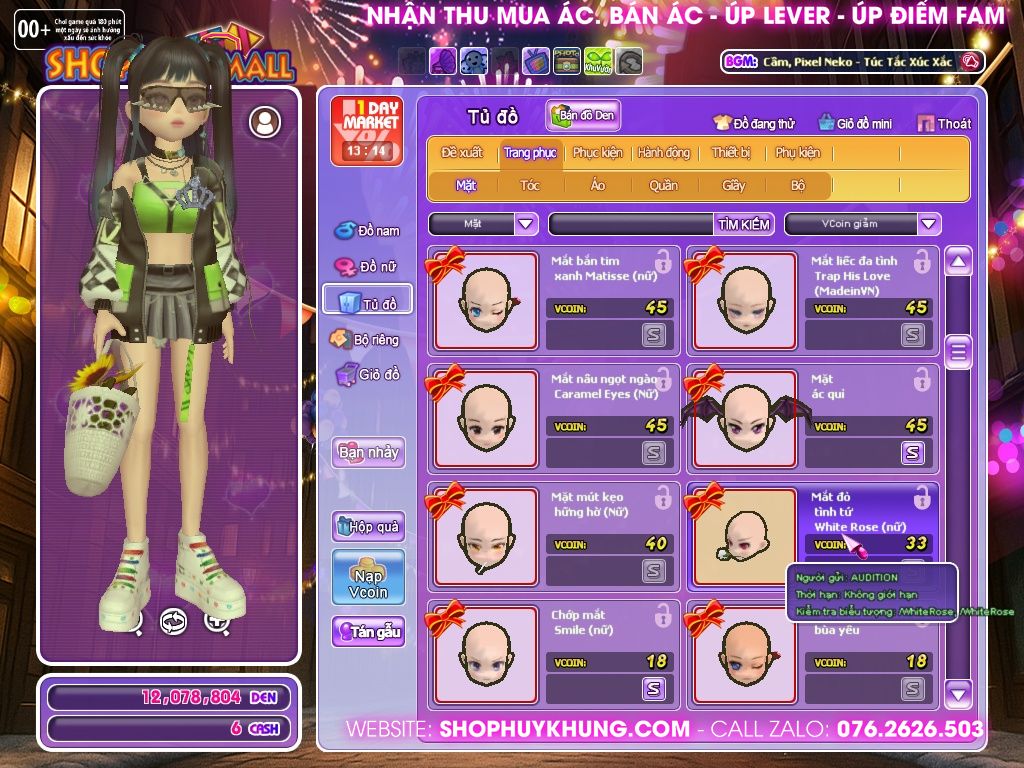Image resolution: width=1024 pixels, height=768 pixels.
Task: Click the TÌM KIẾM search button
Action: (744, 224)
